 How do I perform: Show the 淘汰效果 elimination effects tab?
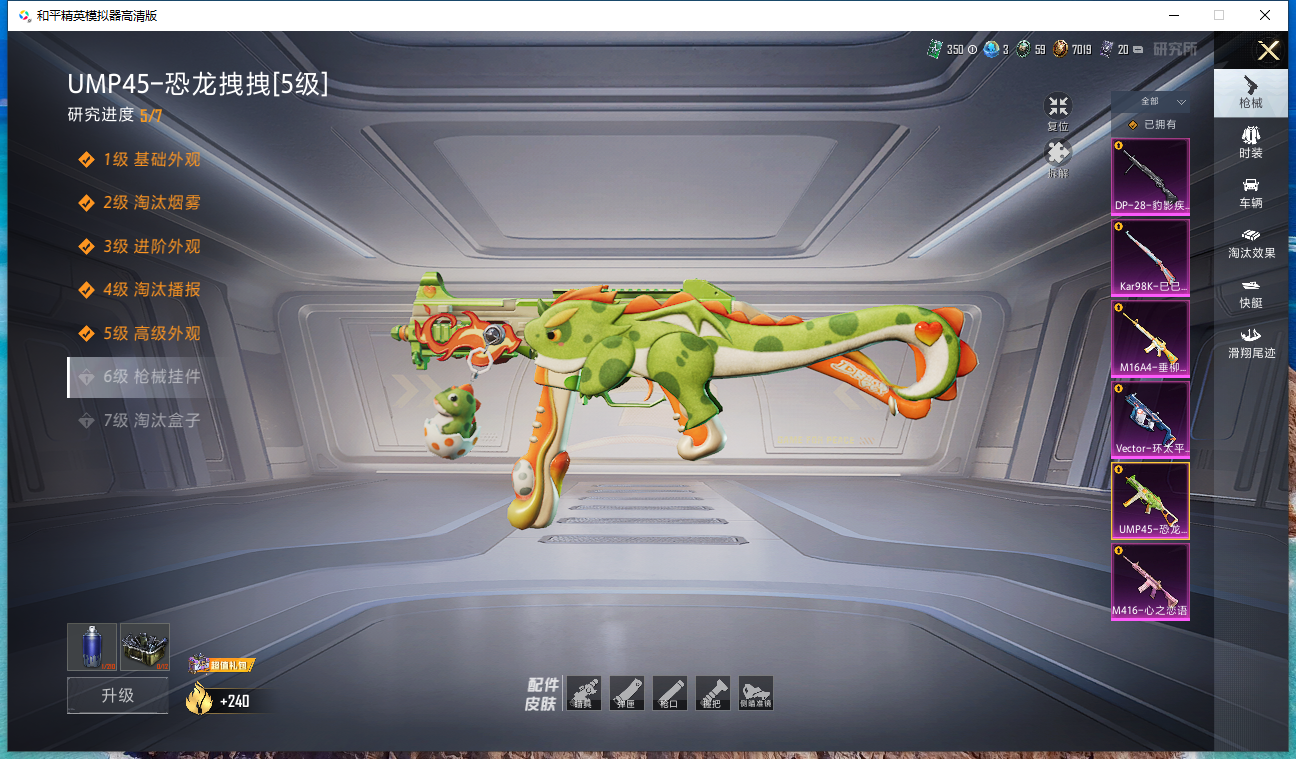[x=1250, y=243]
